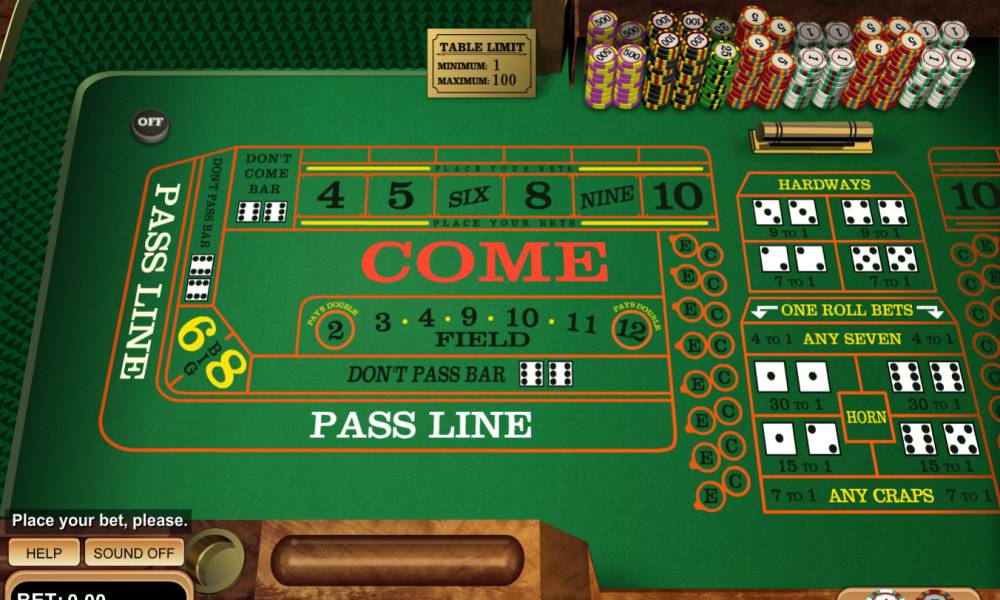Open the HELP menu
This screenshot has height=600, width=1000.
click(43, 553)
